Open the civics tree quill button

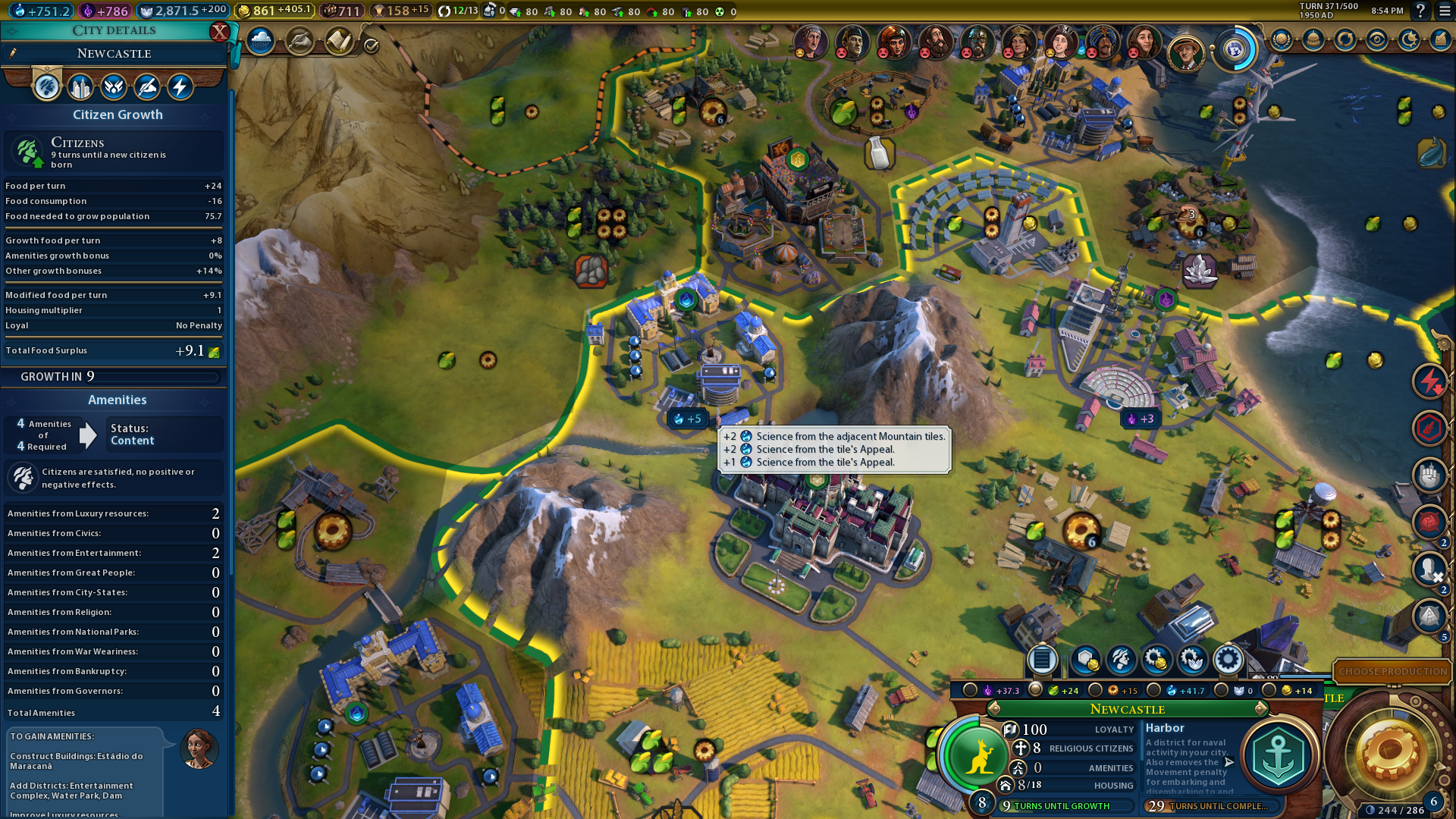(x=300, y=41)
